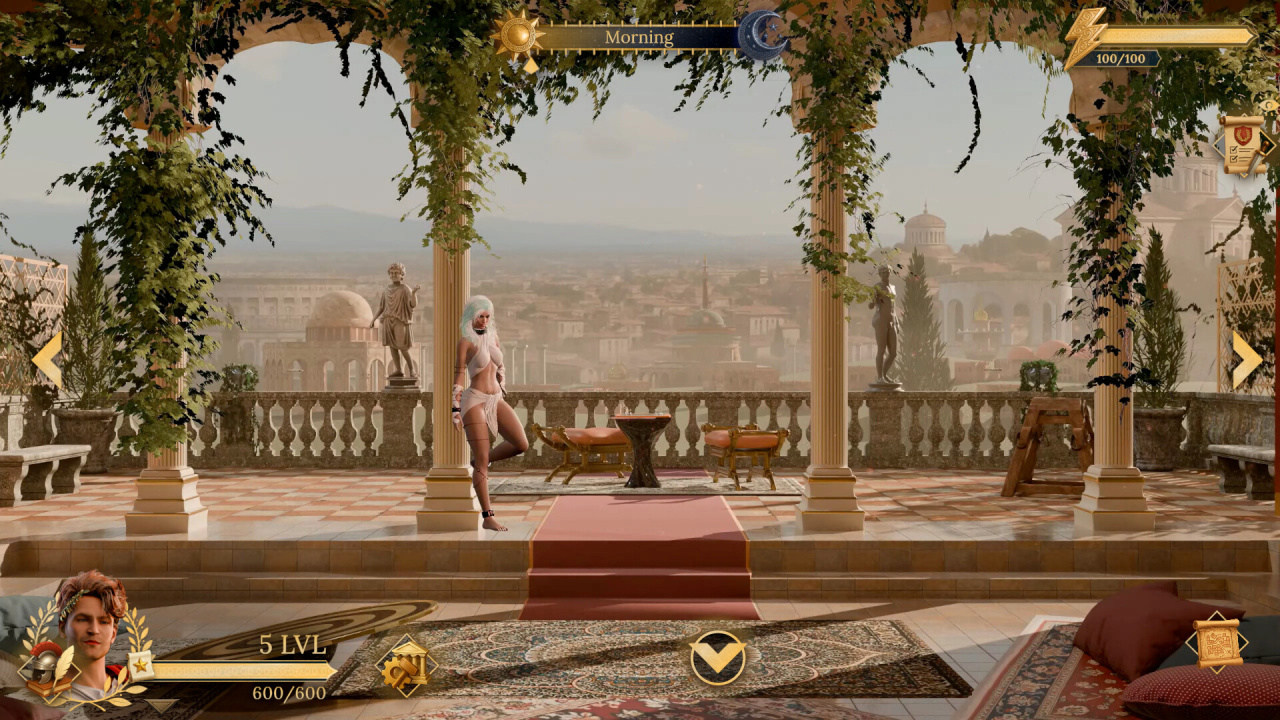Screen dimensions: 1280x720
Task: Click the sun icon on the time bar
Action: coord(518,38)
